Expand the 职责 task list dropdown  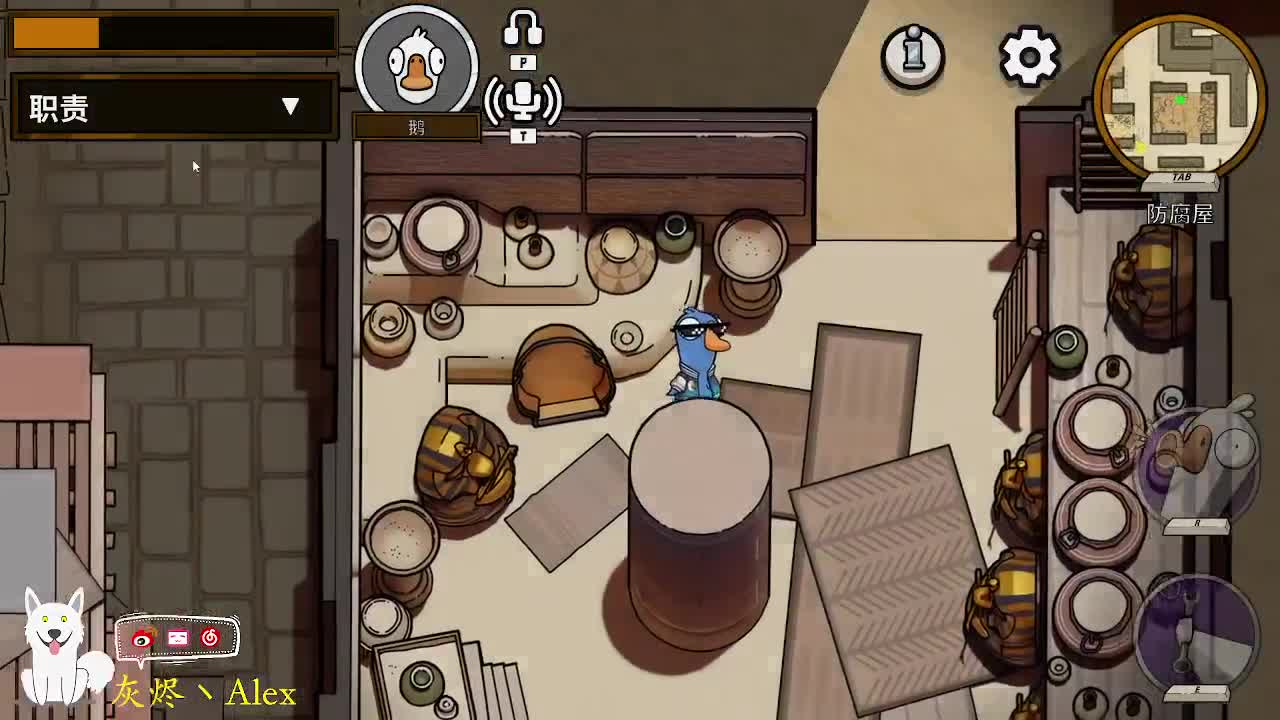(290, 107)
